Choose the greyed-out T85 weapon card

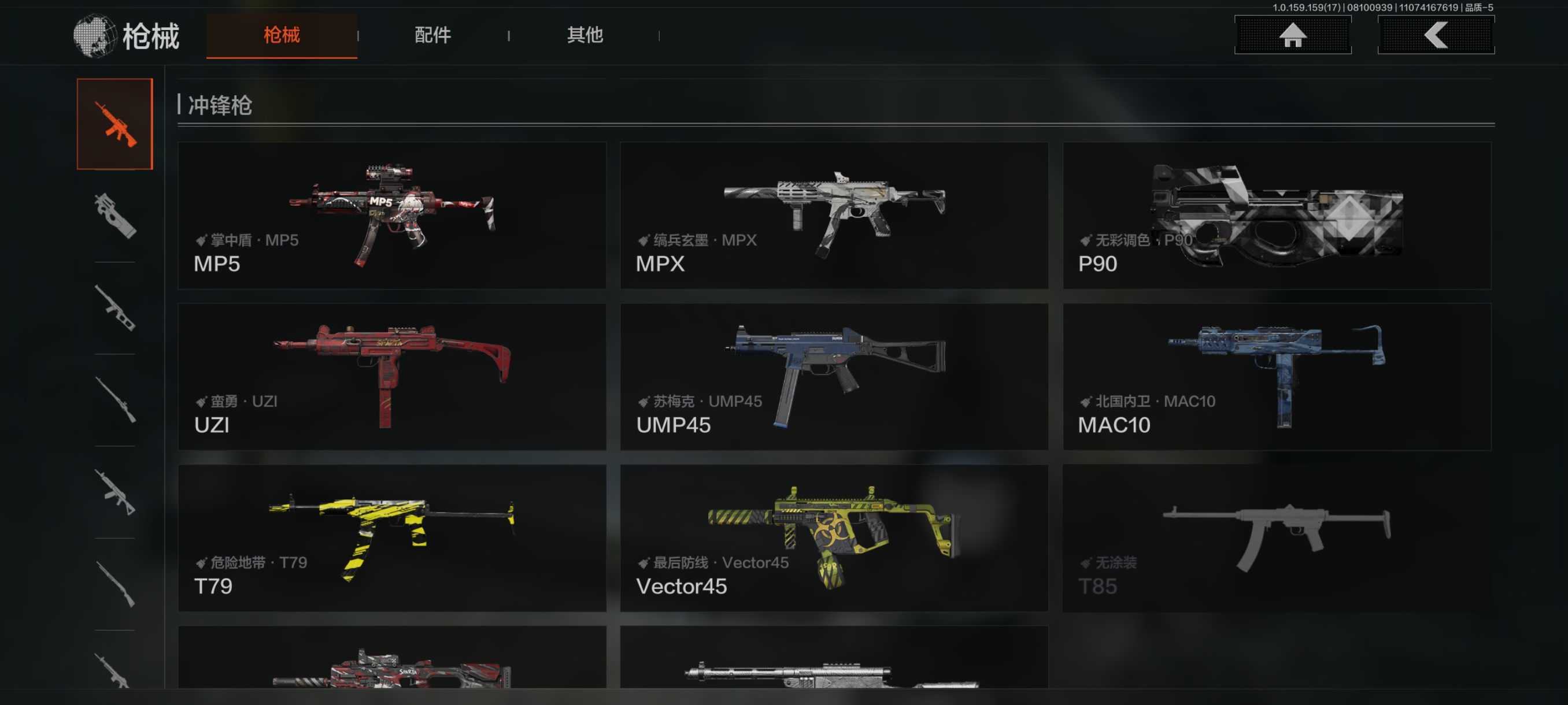(1277, 538)
